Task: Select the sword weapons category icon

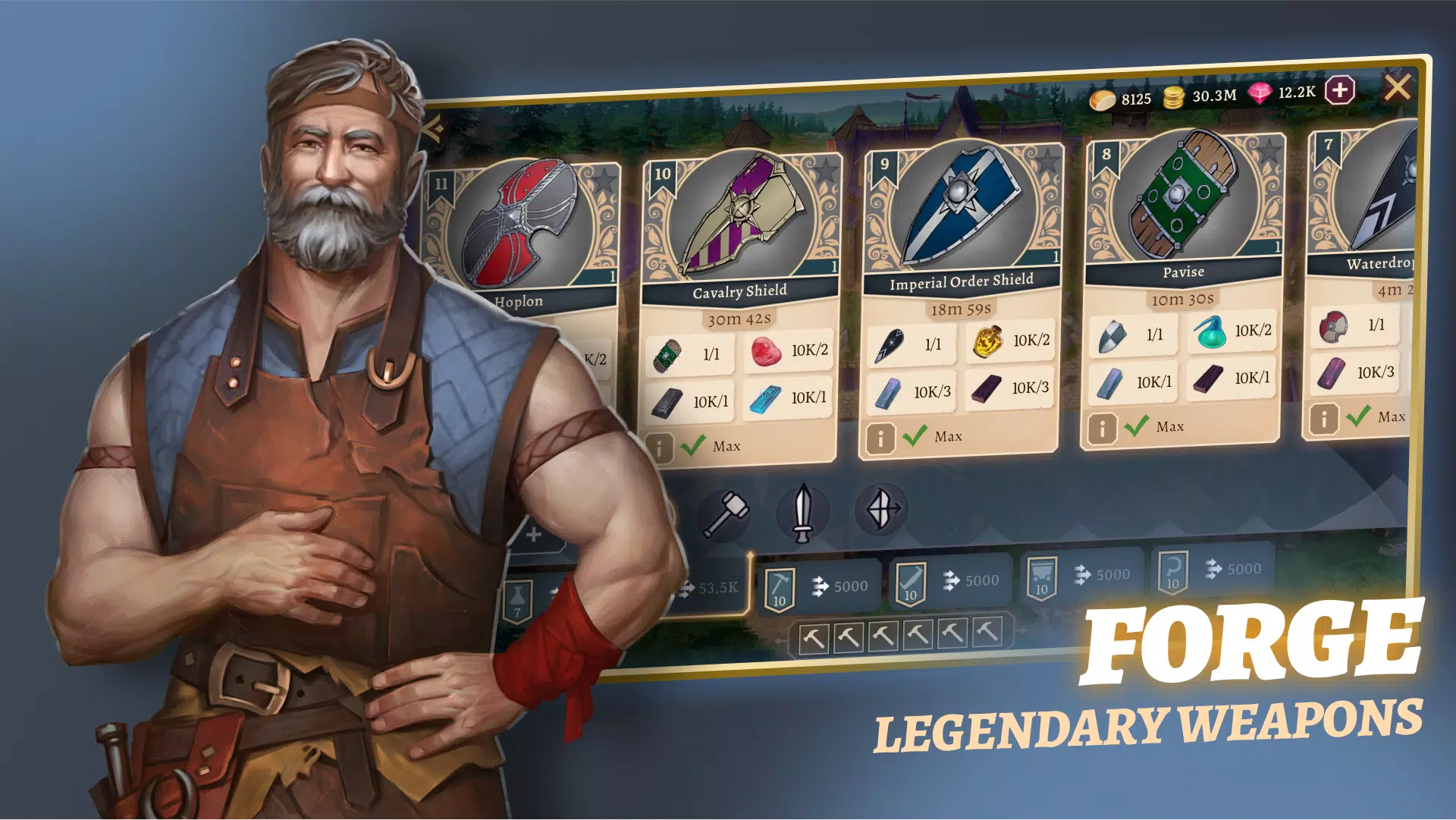Action: pos(804,511)
